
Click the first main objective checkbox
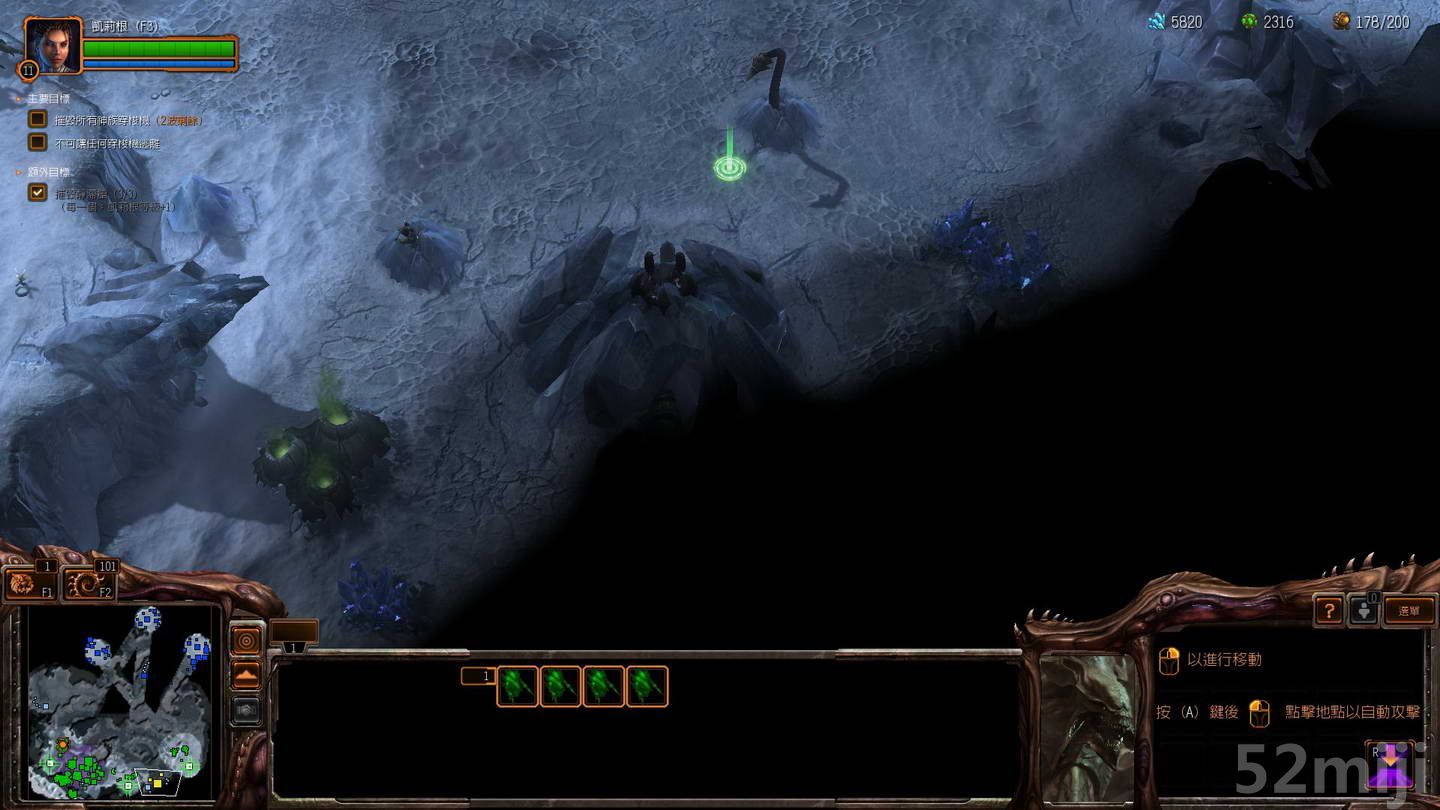[38, 118]
